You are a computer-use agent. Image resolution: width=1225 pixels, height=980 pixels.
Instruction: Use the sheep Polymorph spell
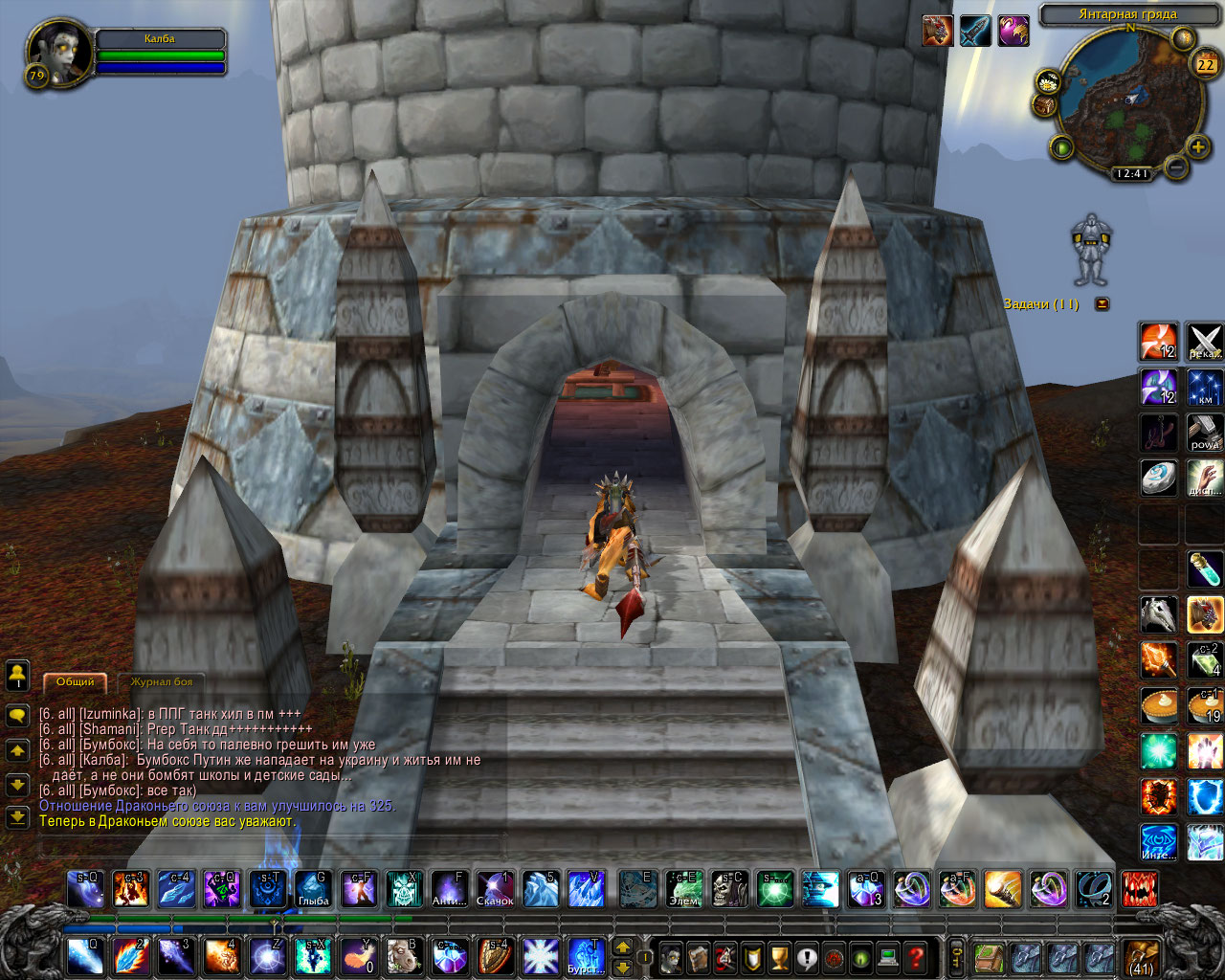[403, 956]
